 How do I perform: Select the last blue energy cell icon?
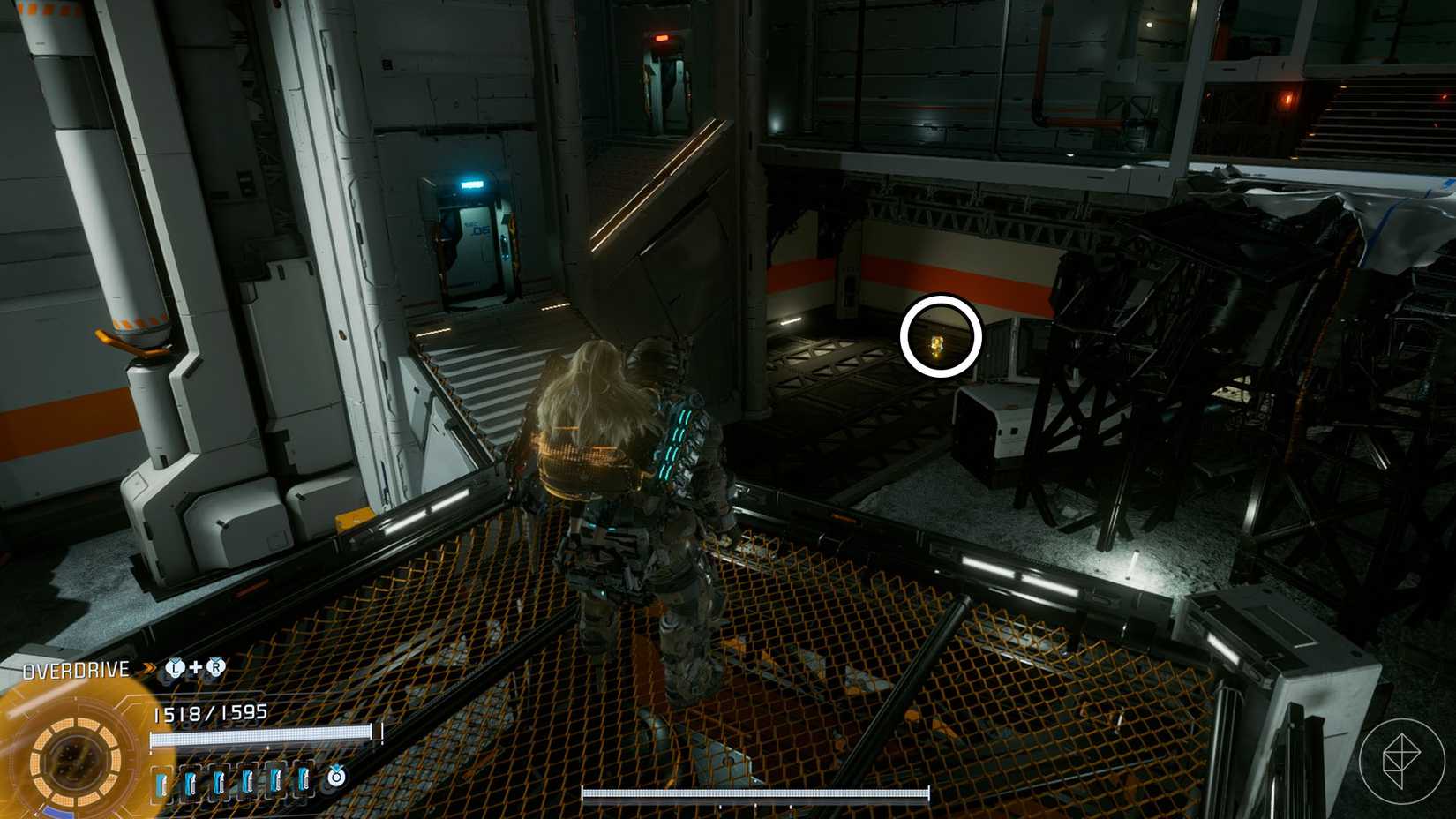tap(304, 782)
